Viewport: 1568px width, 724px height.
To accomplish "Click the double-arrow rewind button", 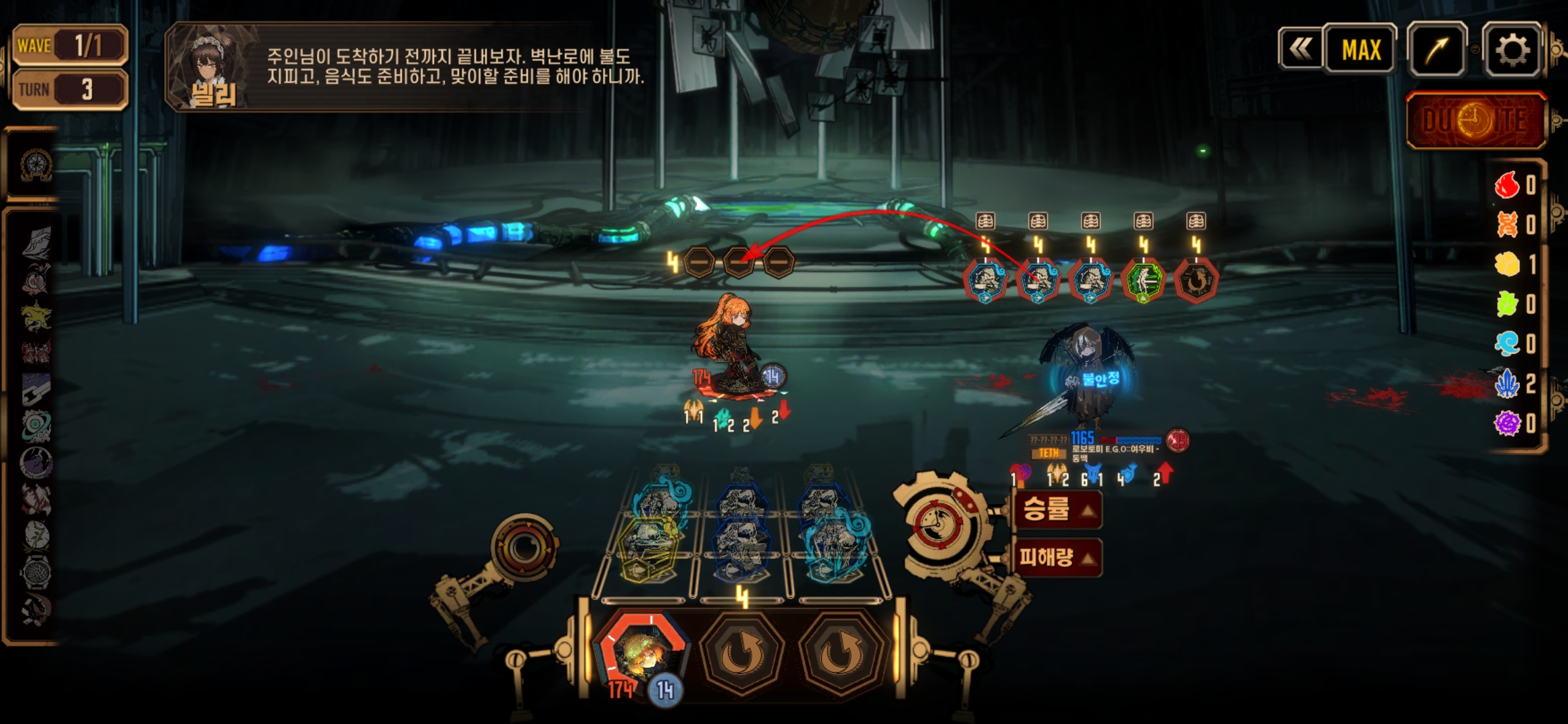I will [x=1300, y=50].
